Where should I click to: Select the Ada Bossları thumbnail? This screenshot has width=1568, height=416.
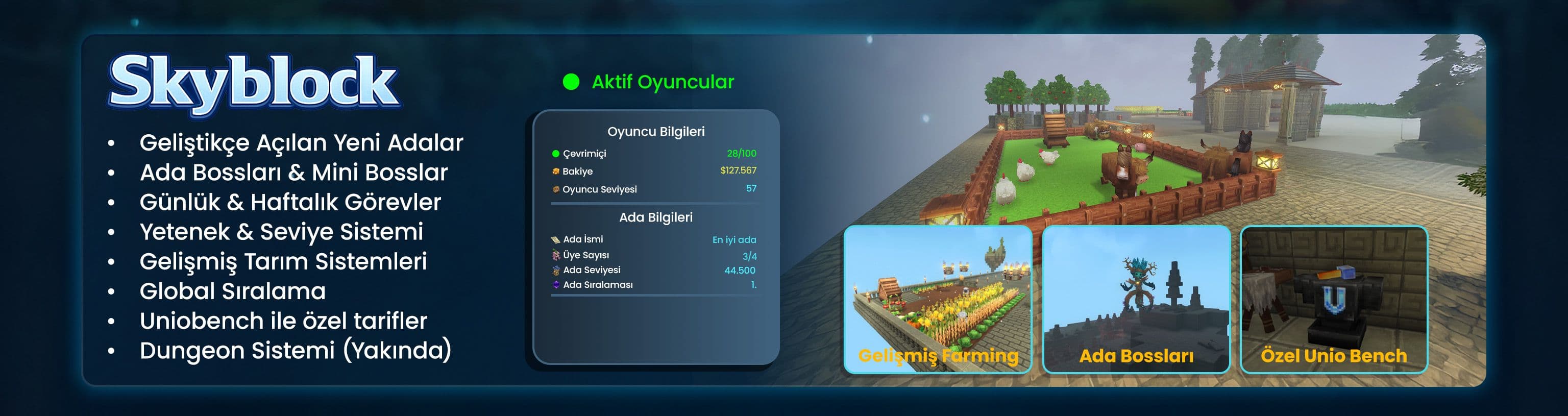pos(1135,299)
